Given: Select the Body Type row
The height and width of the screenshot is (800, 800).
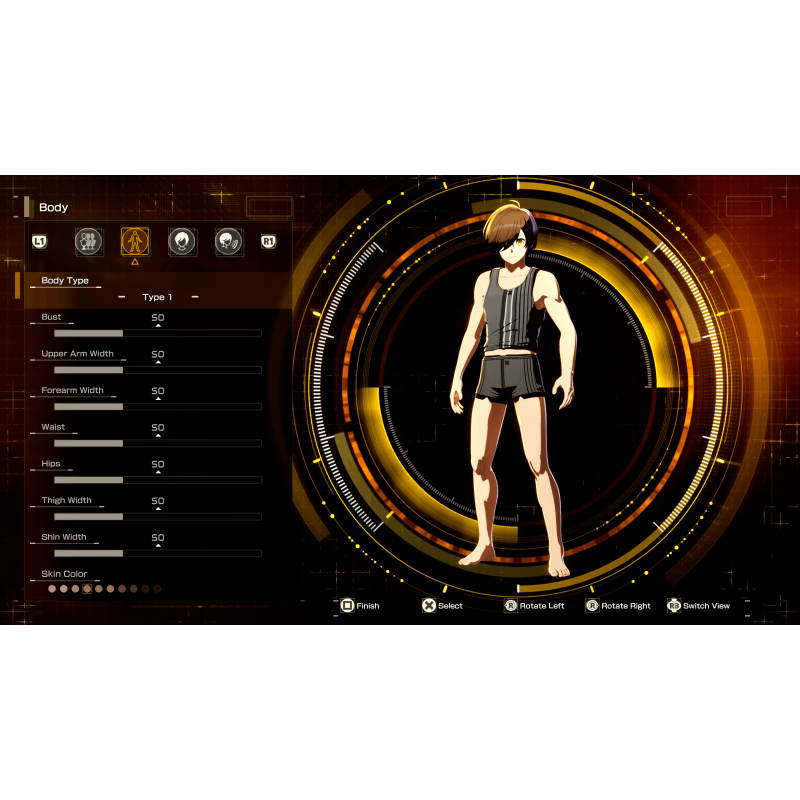Looking at the screenshot, I should [x=65, y=281].
